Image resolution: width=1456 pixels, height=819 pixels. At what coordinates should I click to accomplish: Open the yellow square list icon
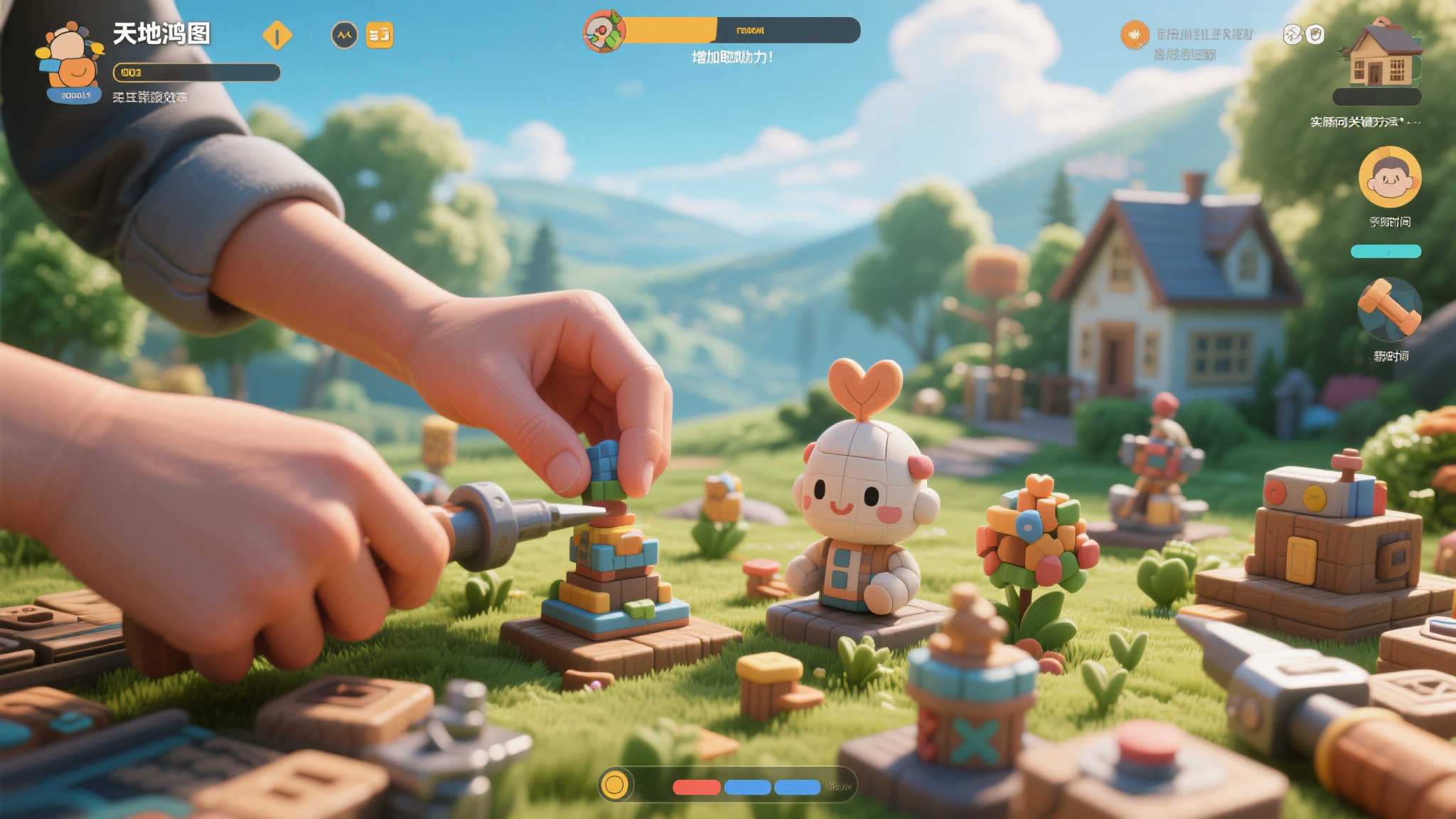pyautogui.click(x=380, y=35)
